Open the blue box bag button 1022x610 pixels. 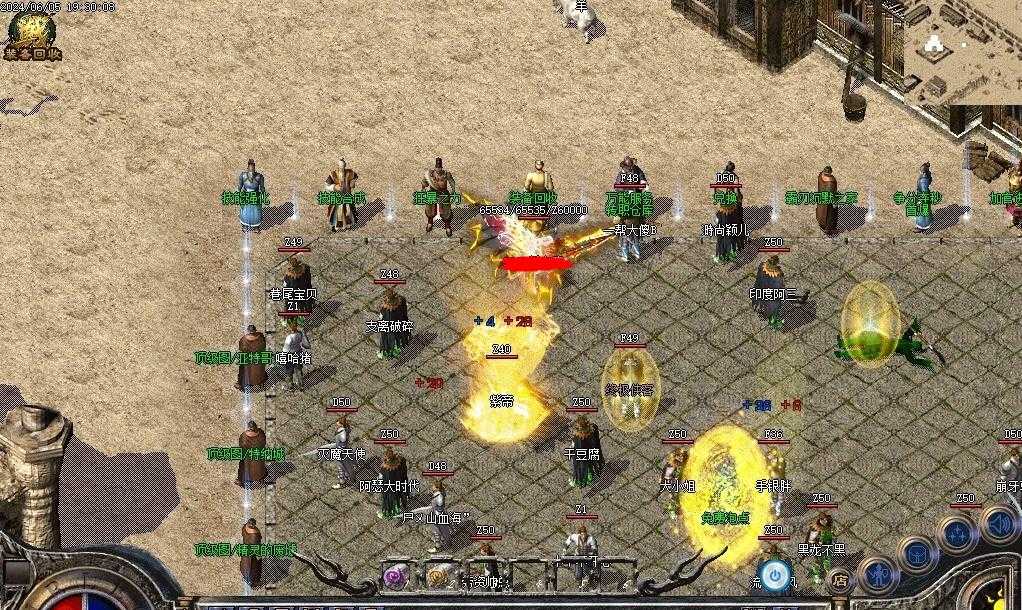pyautogui.click(x=916, y=553)
